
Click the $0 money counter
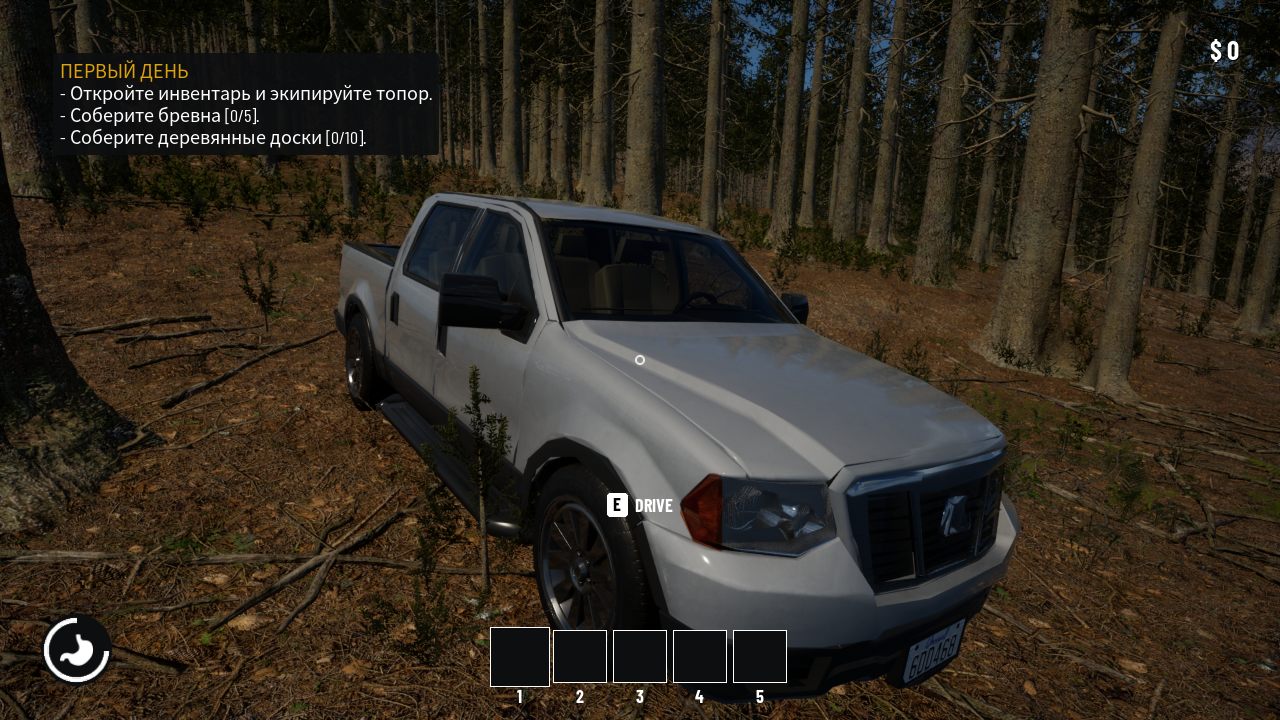pos(1224,50)
